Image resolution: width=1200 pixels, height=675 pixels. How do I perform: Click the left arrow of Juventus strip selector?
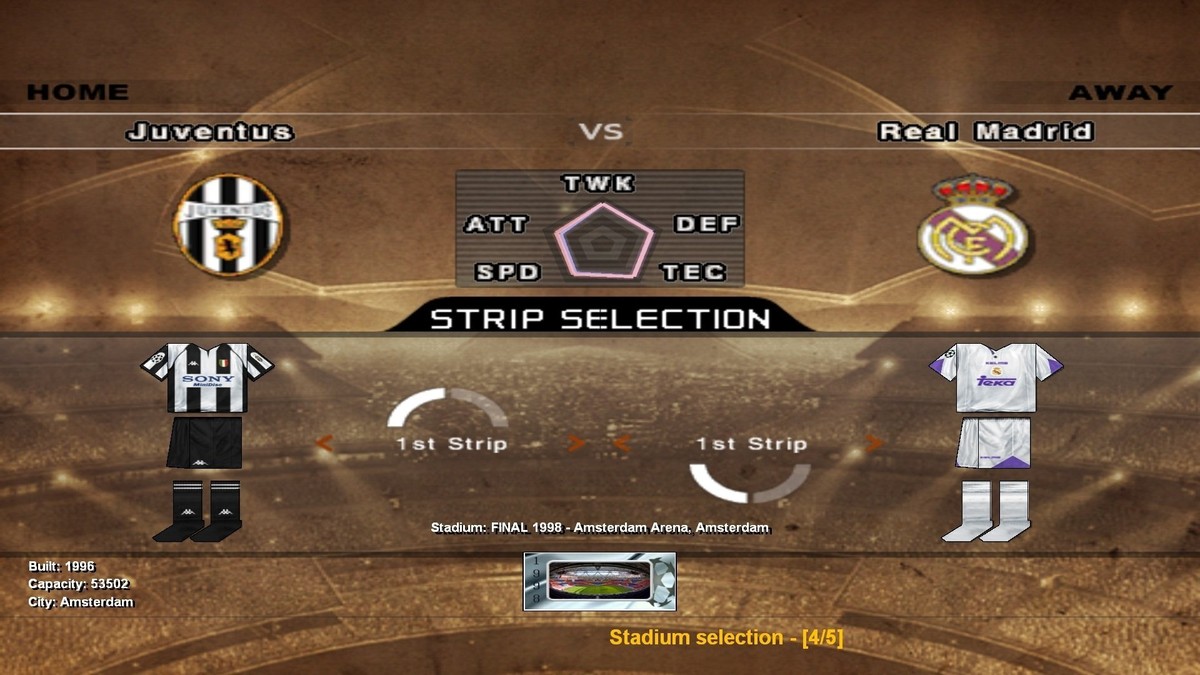(324, 444)
